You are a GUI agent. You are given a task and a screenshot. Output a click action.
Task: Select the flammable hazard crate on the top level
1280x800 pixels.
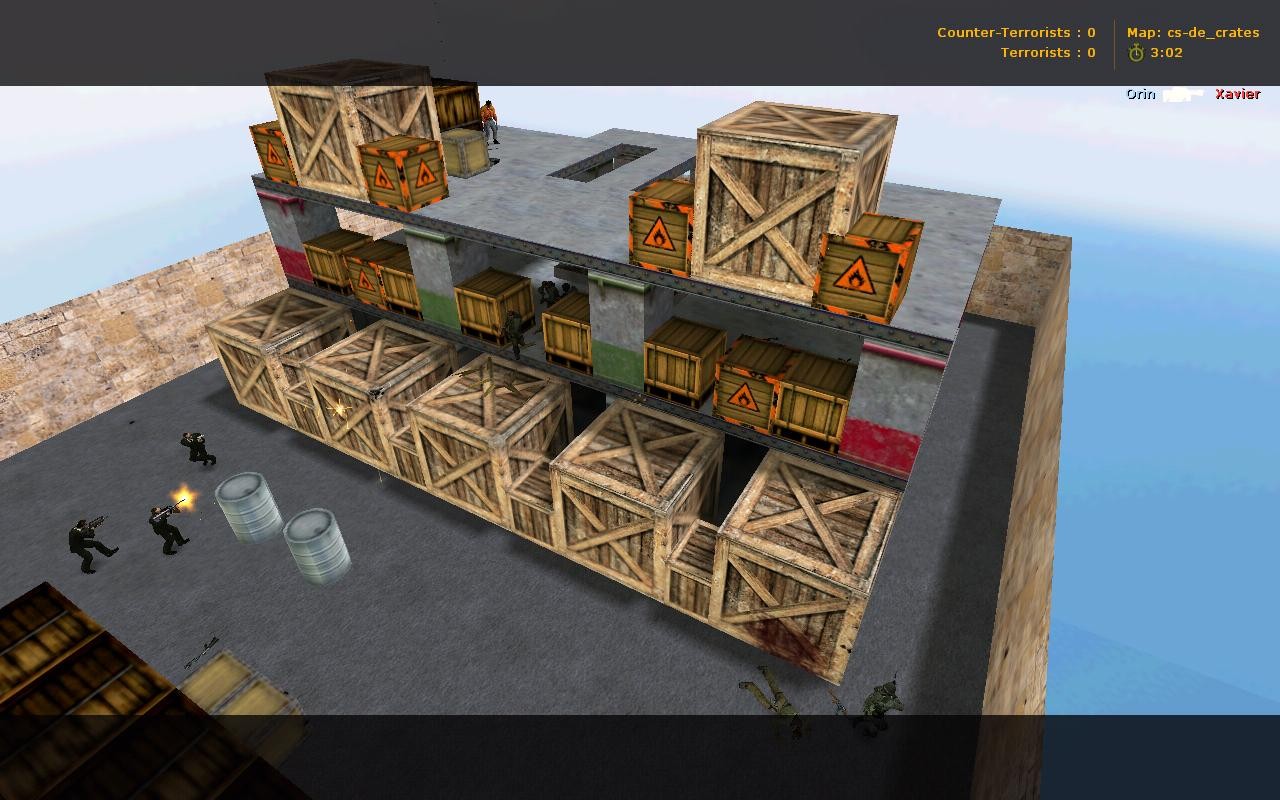click(x=404, y=175)
